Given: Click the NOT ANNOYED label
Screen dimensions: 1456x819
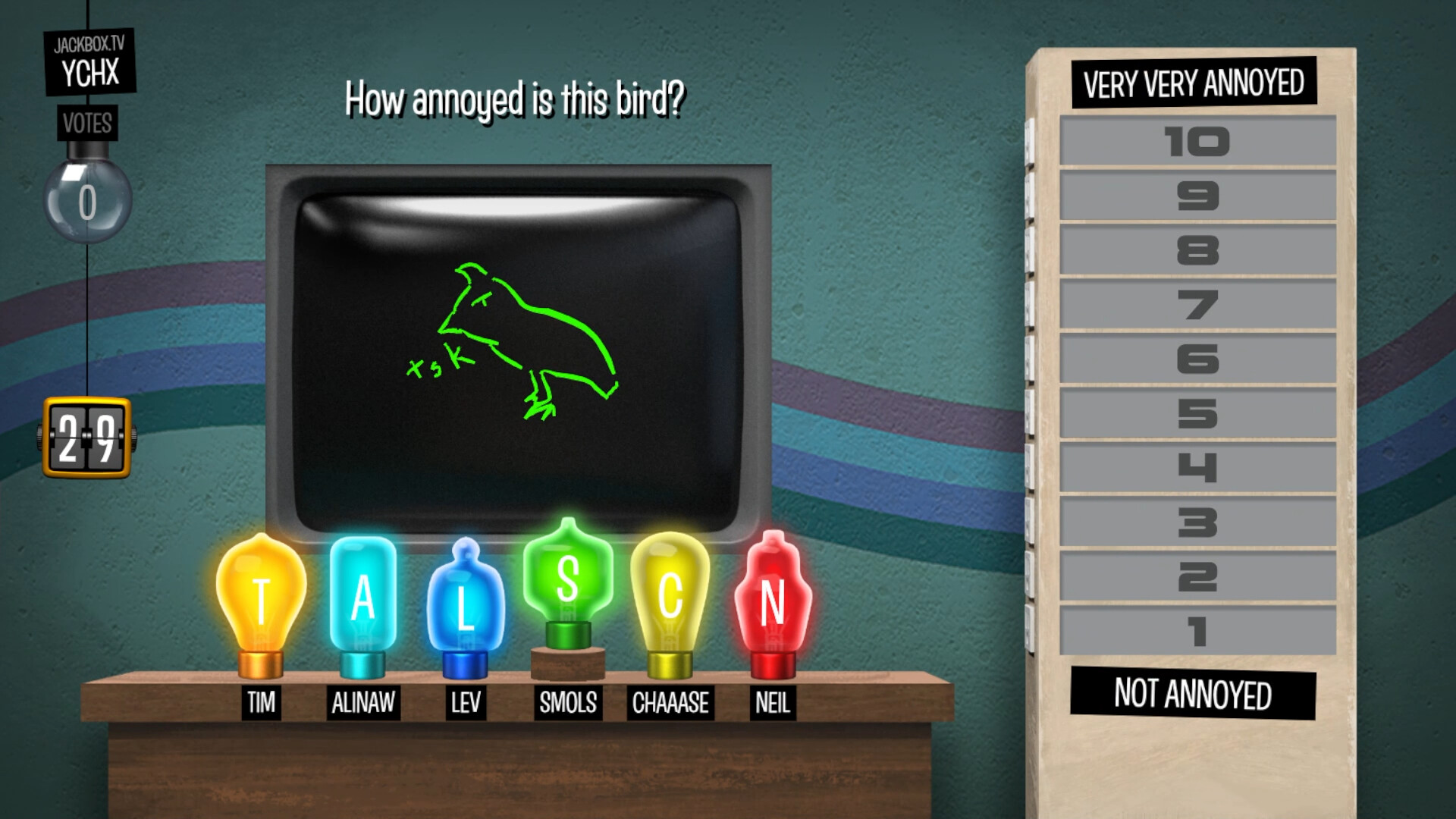Looking at the screenshot, I should tap(1193, 692).
